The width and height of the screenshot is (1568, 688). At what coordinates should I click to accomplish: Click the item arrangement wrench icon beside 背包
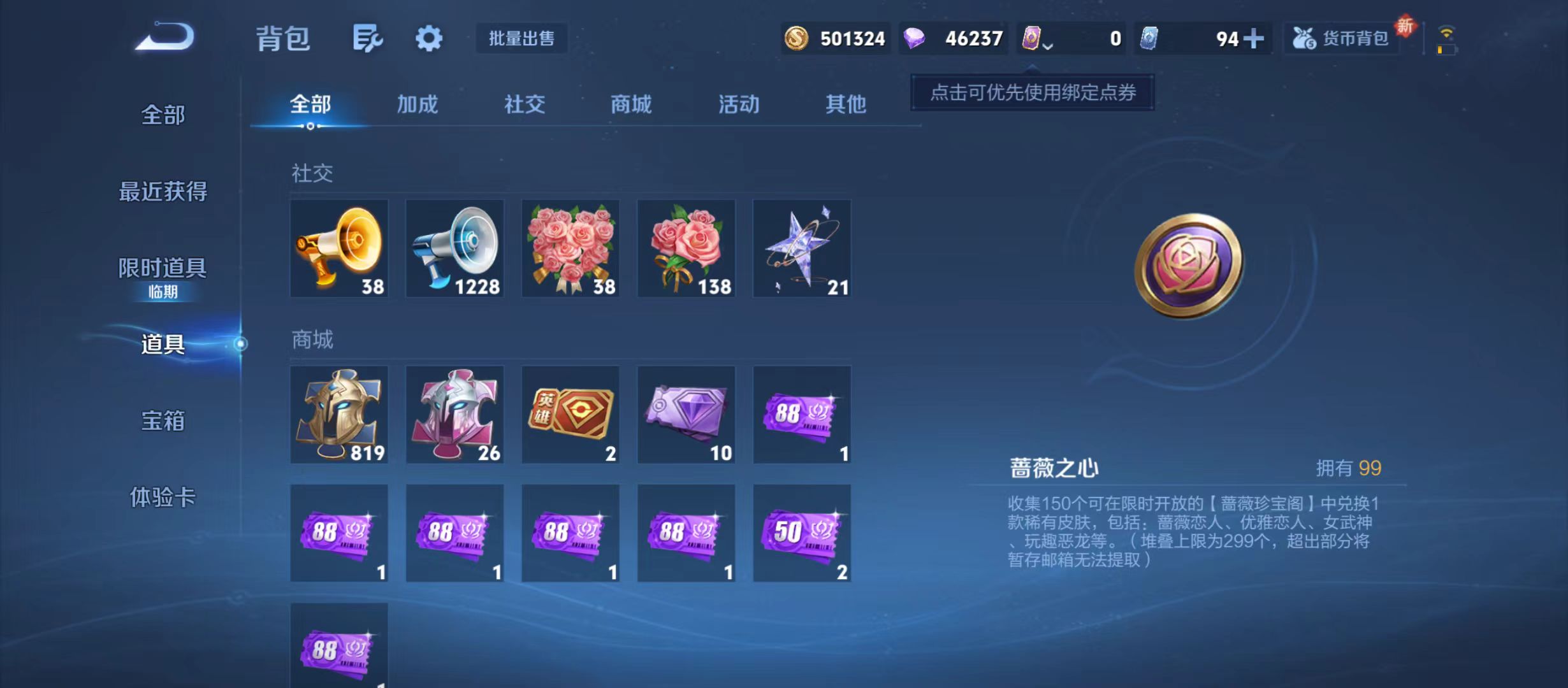coord(367,38)
